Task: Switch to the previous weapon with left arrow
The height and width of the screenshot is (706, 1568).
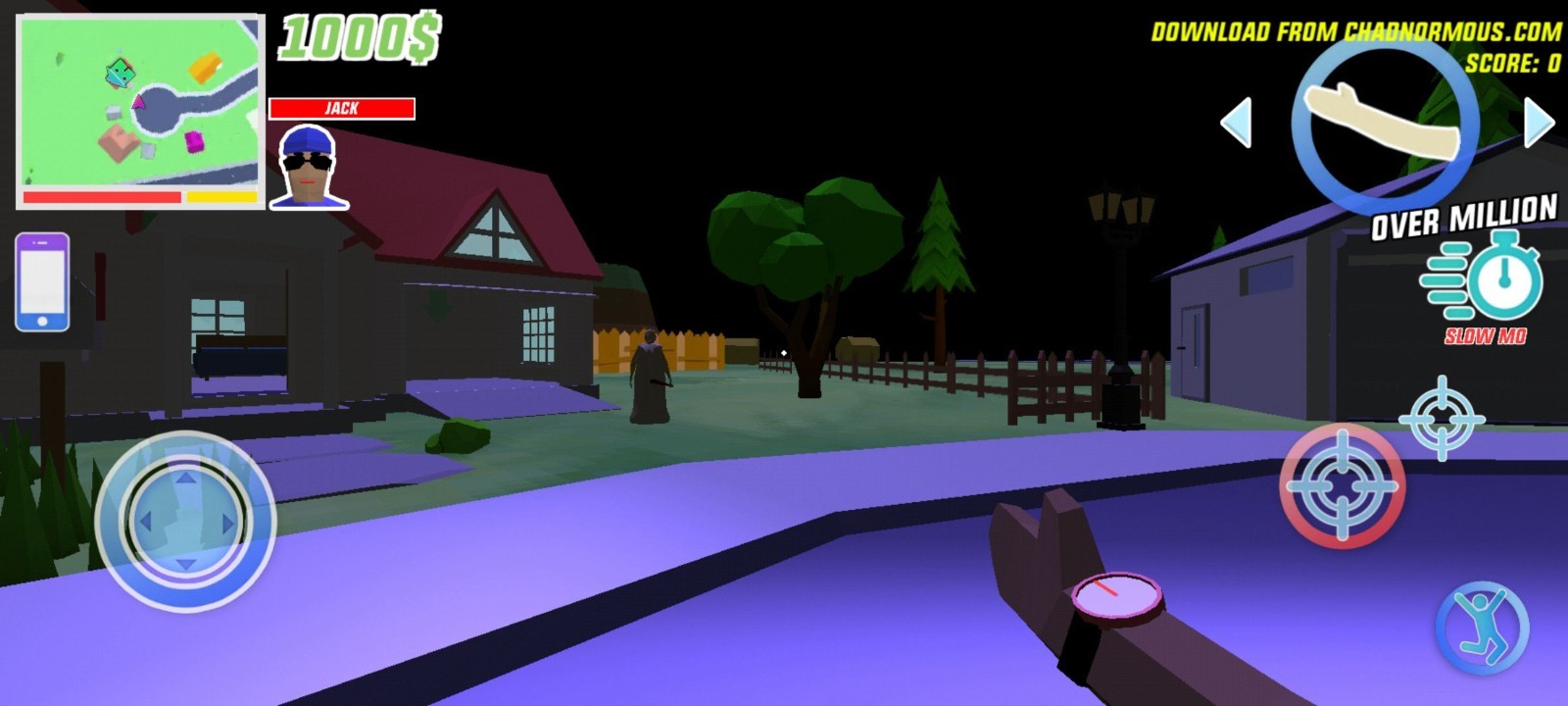Action: (x=1237, y=123)
